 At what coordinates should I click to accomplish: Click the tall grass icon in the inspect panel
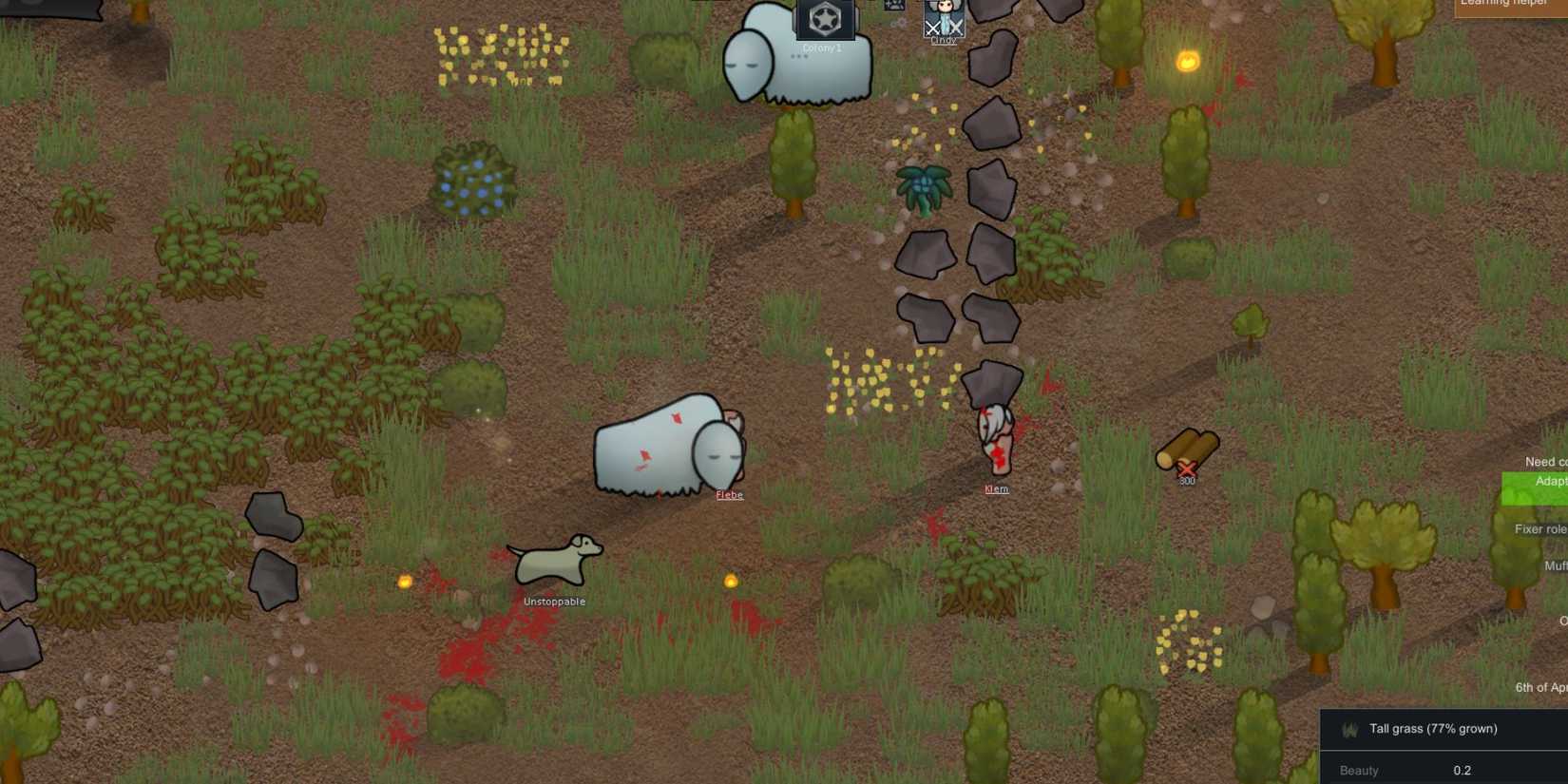point(1349,729)
